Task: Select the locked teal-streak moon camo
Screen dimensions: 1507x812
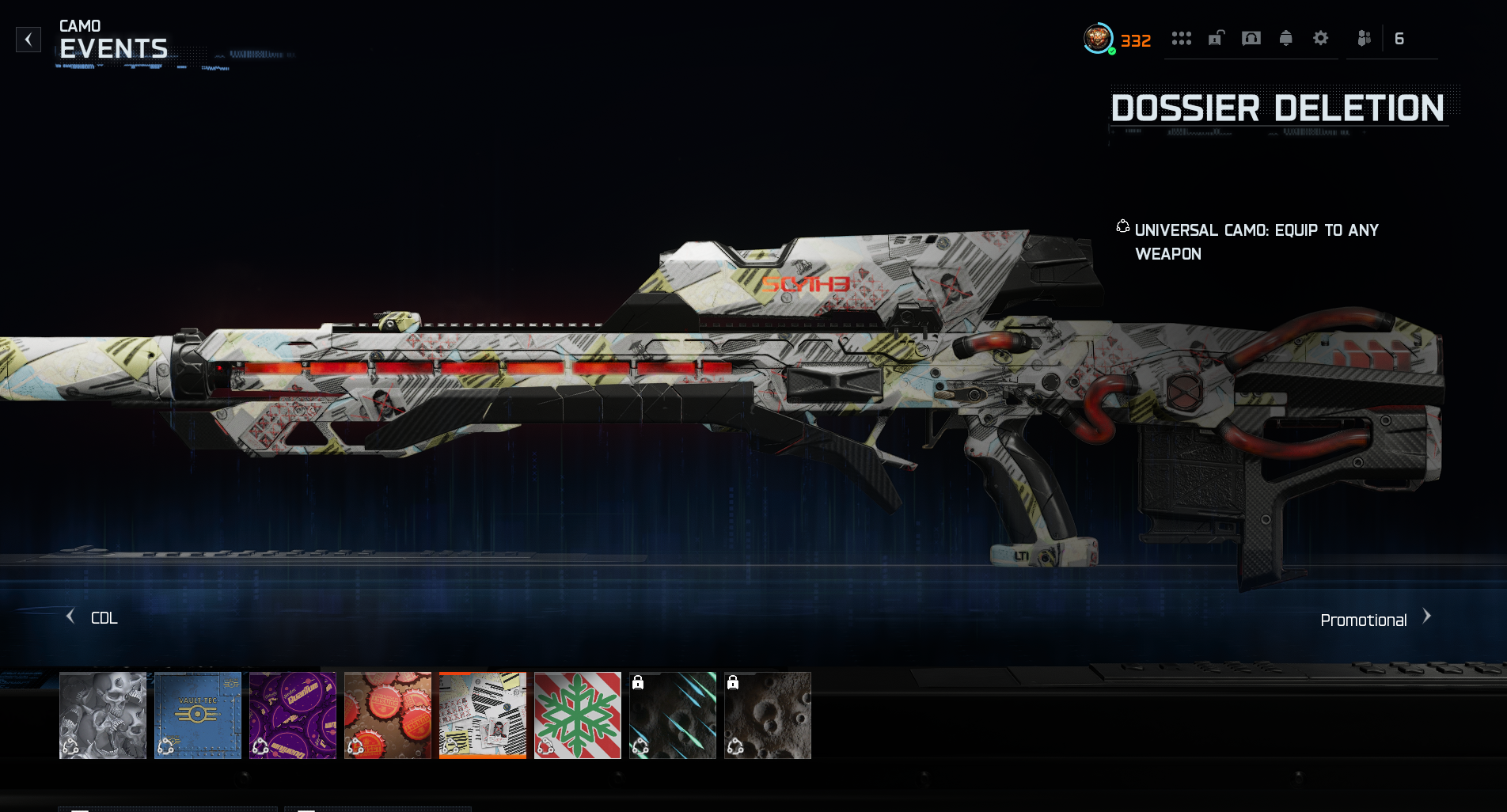Action: [673, 715]
